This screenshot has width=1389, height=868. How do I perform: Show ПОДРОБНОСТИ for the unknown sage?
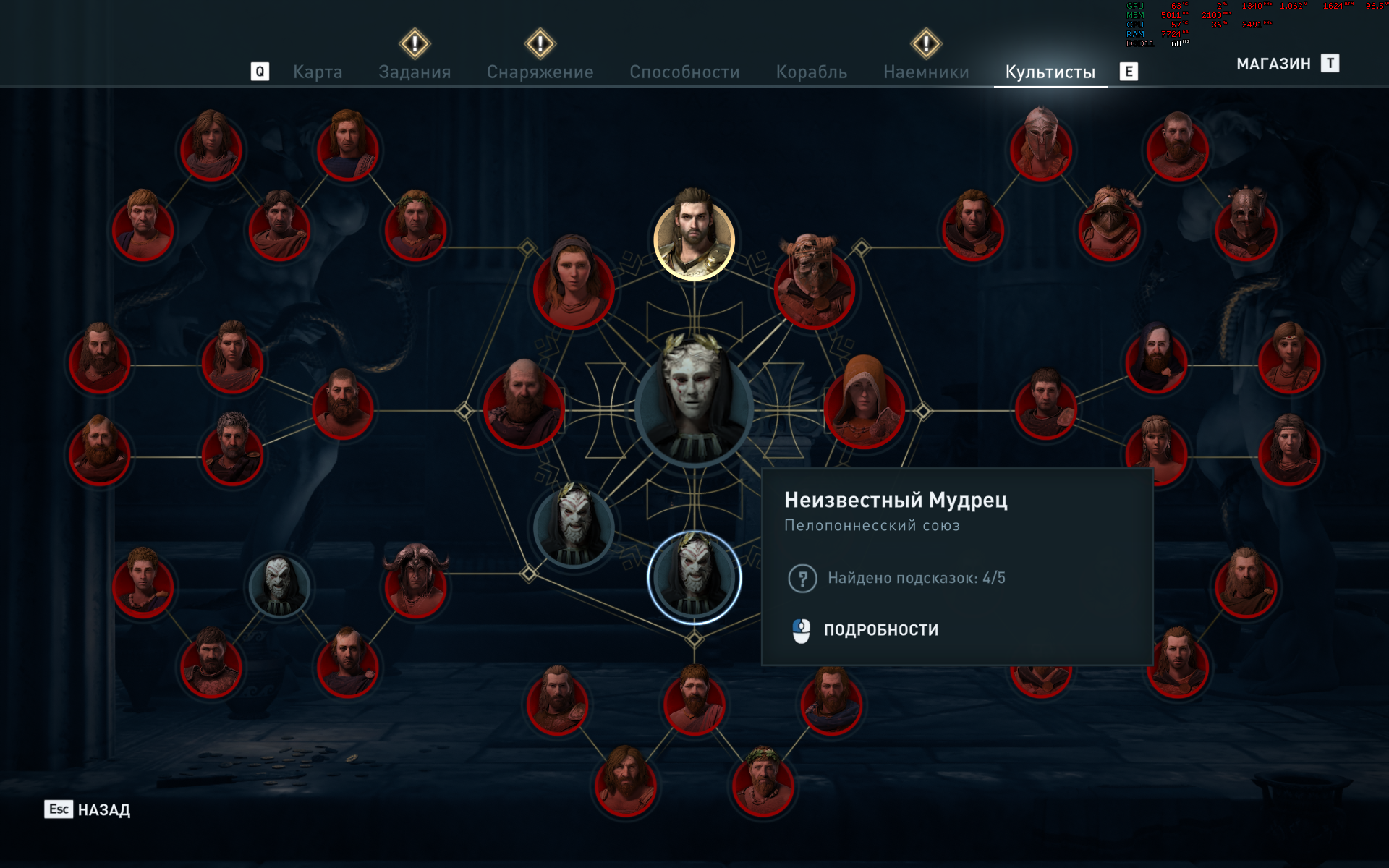(x=880, y=630)
